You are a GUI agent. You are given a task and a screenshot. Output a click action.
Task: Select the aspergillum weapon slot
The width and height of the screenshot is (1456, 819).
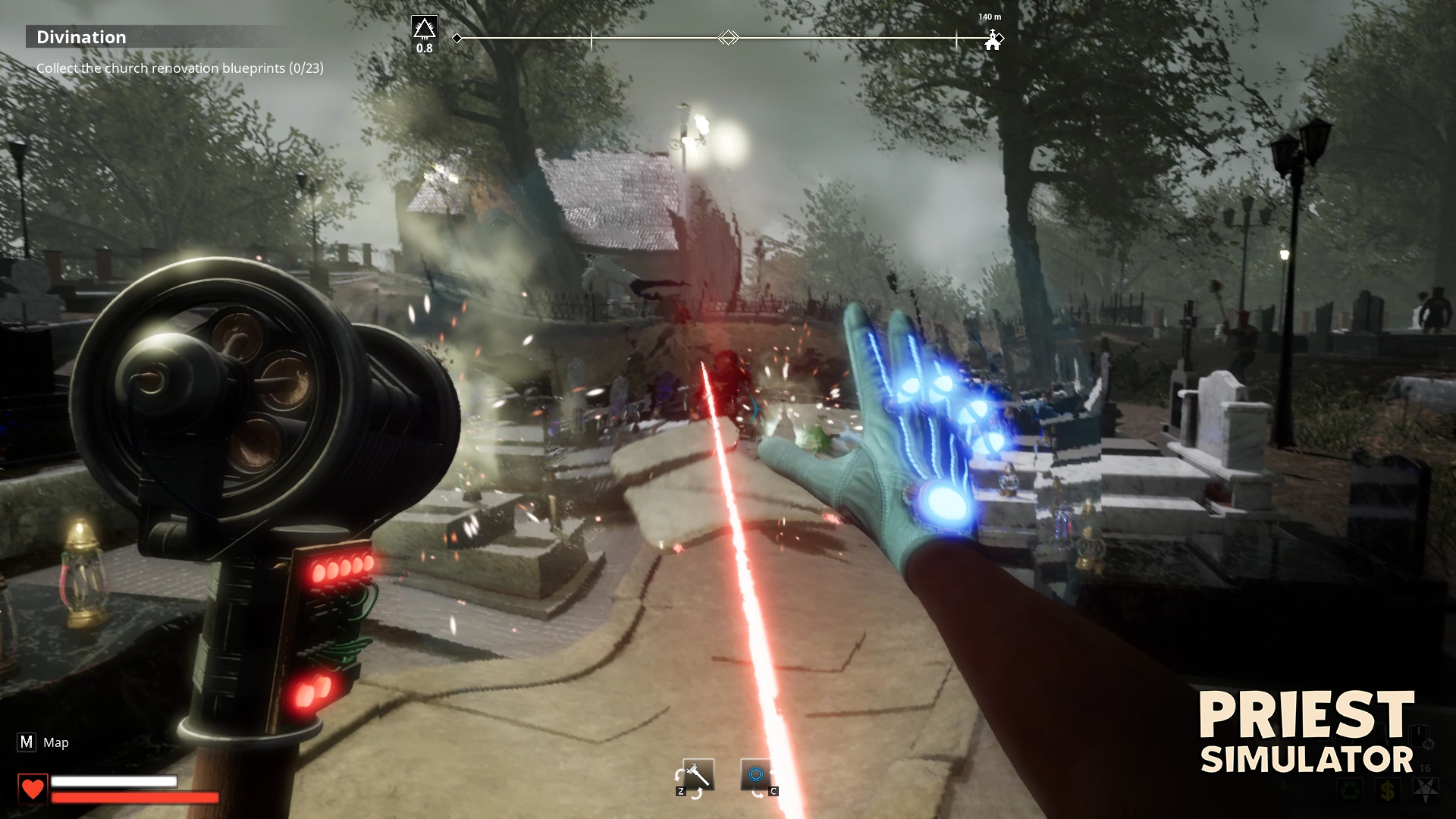pyautogui.click(x=698, y=774)
